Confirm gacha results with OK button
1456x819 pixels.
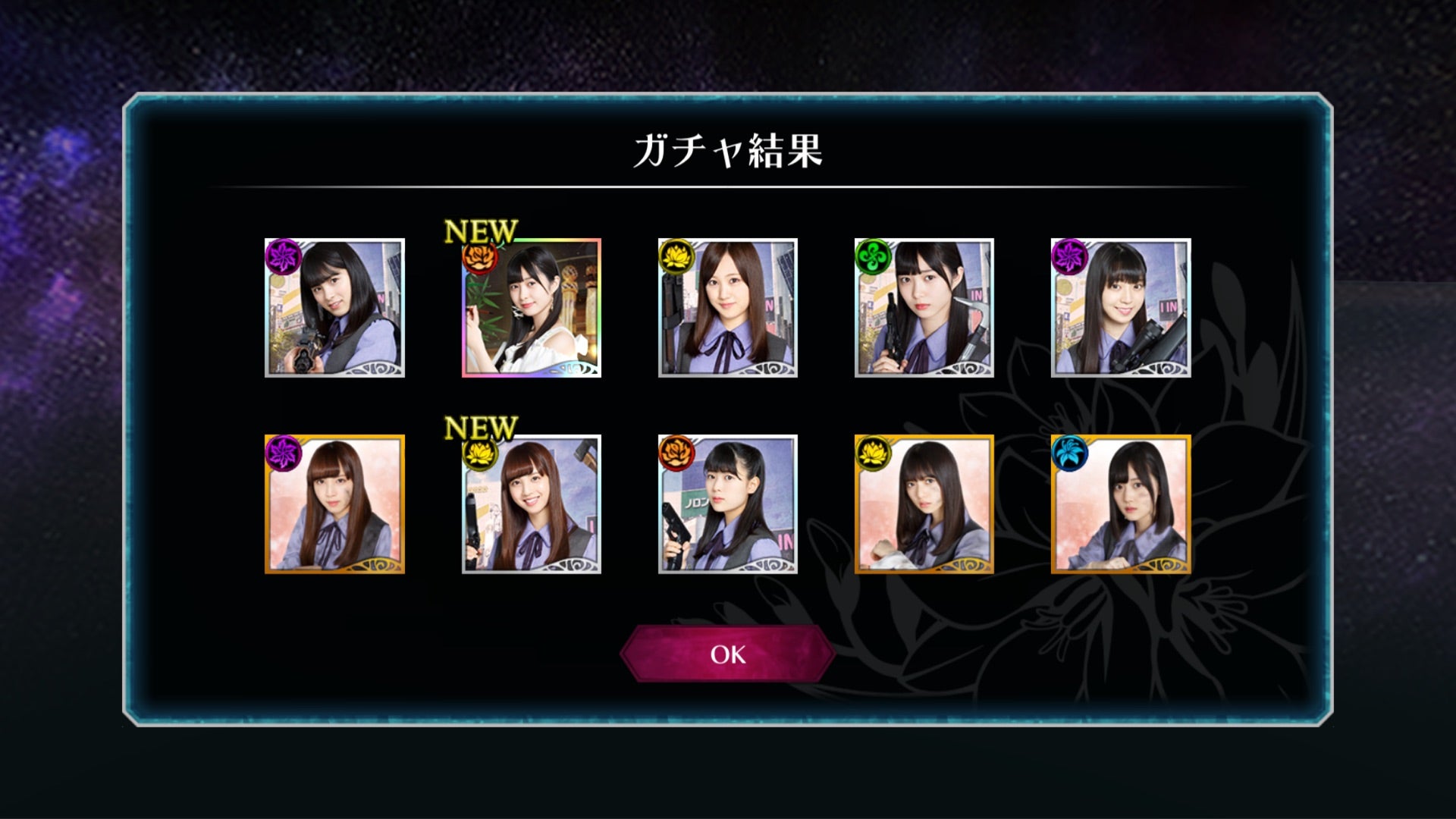click(728, 654)
